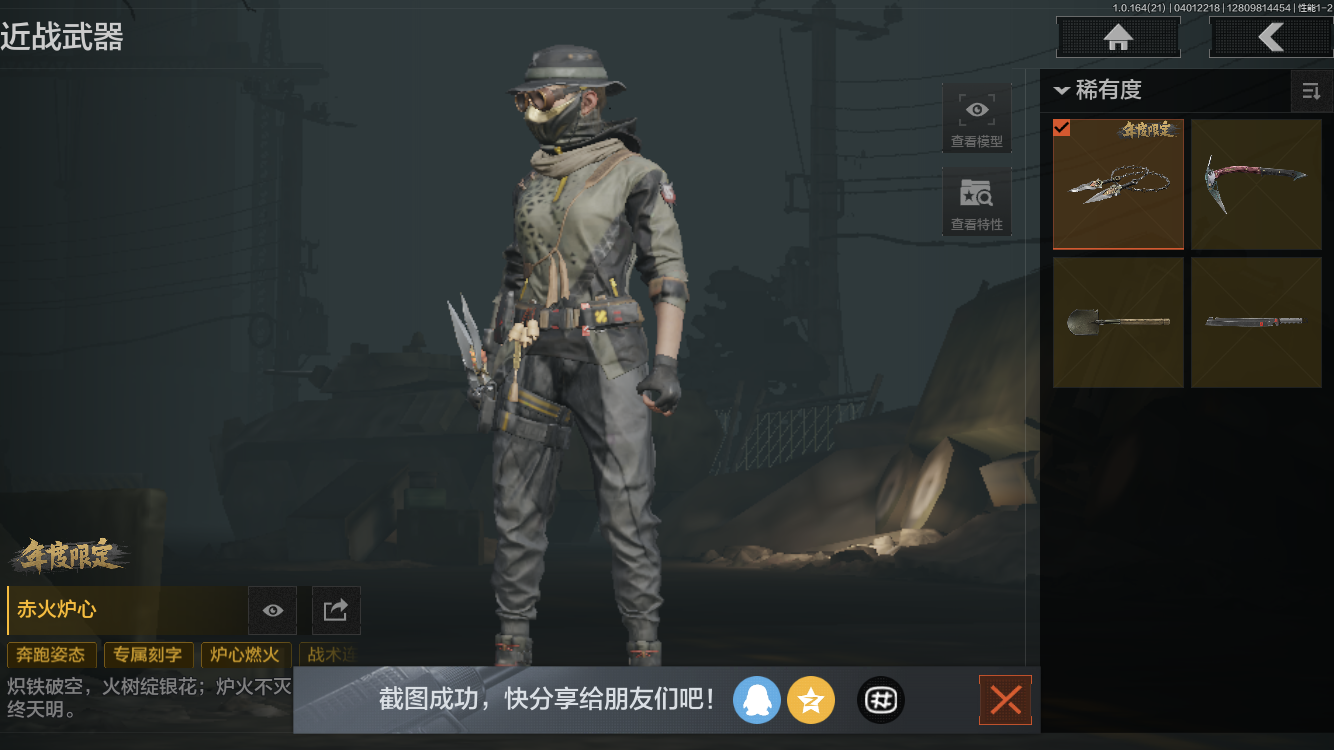The height and width of the screenshot is (750, 1334).
Task: Select the 战术连 option
Action: point(331,655)
